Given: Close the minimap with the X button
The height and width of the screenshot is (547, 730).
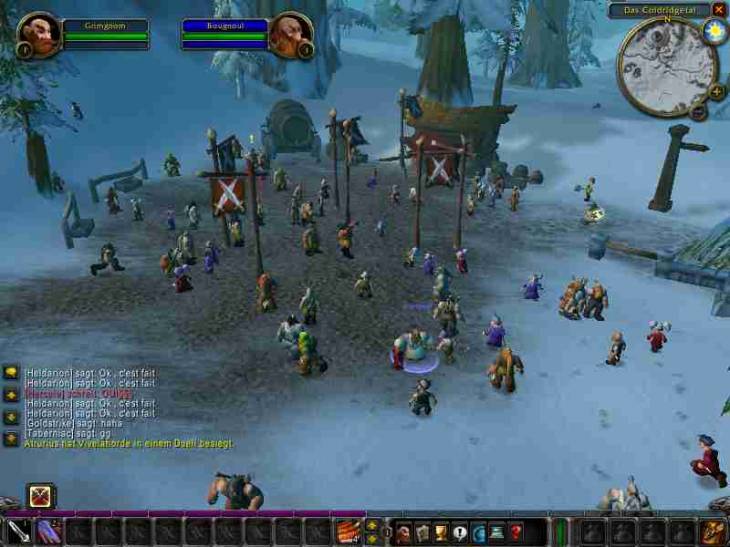Looking at the screenshot, I should pos(719,9).
